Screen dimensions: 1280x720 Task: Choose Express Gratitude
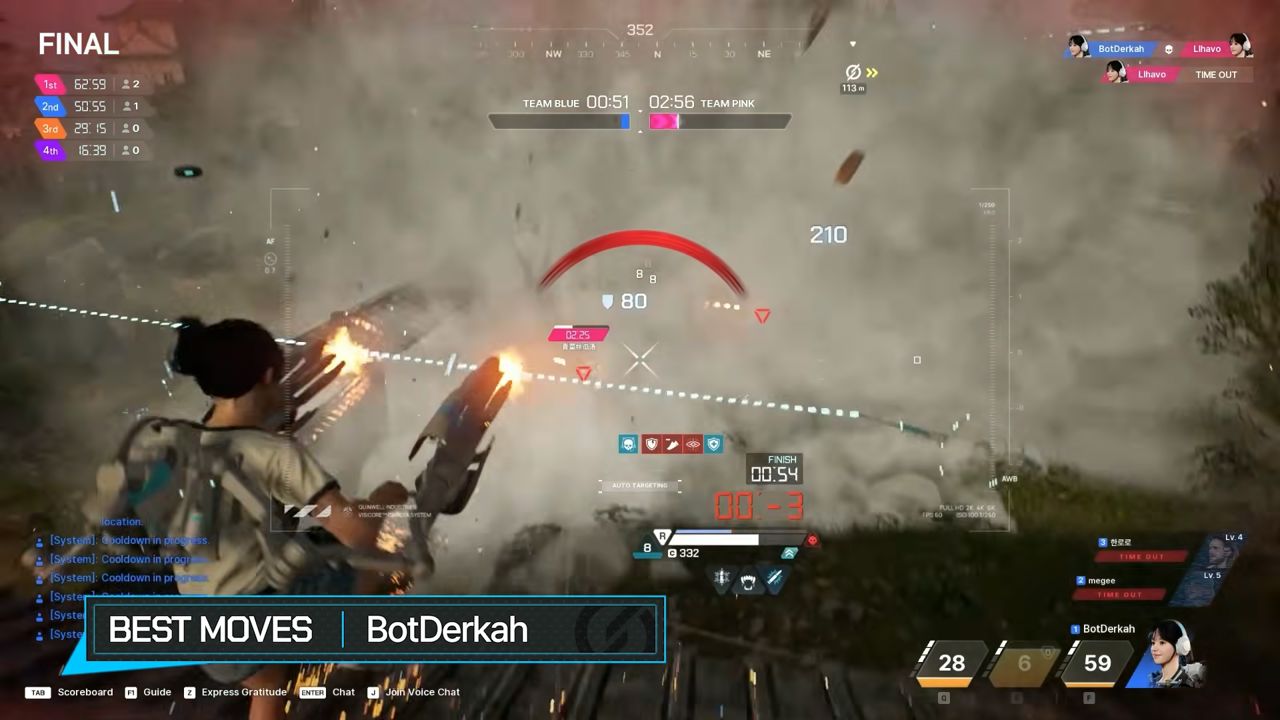[x=243, y=692]
